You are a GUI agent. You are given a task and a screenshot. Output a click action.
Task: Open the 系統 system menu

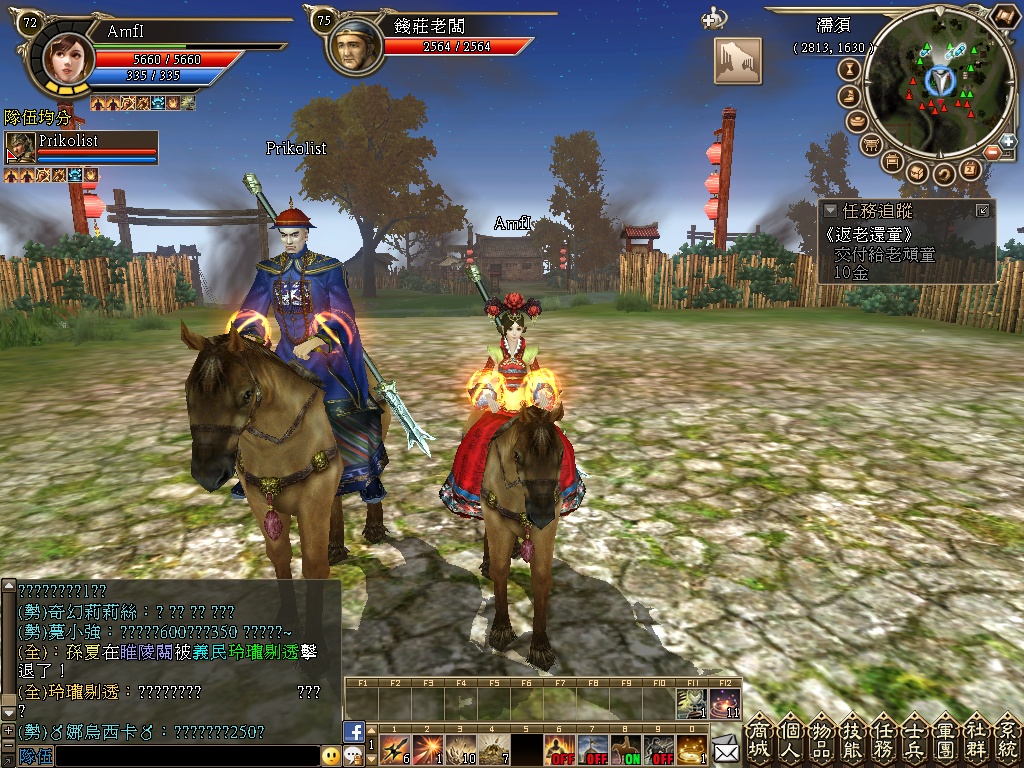click(x=1007, y=740)
